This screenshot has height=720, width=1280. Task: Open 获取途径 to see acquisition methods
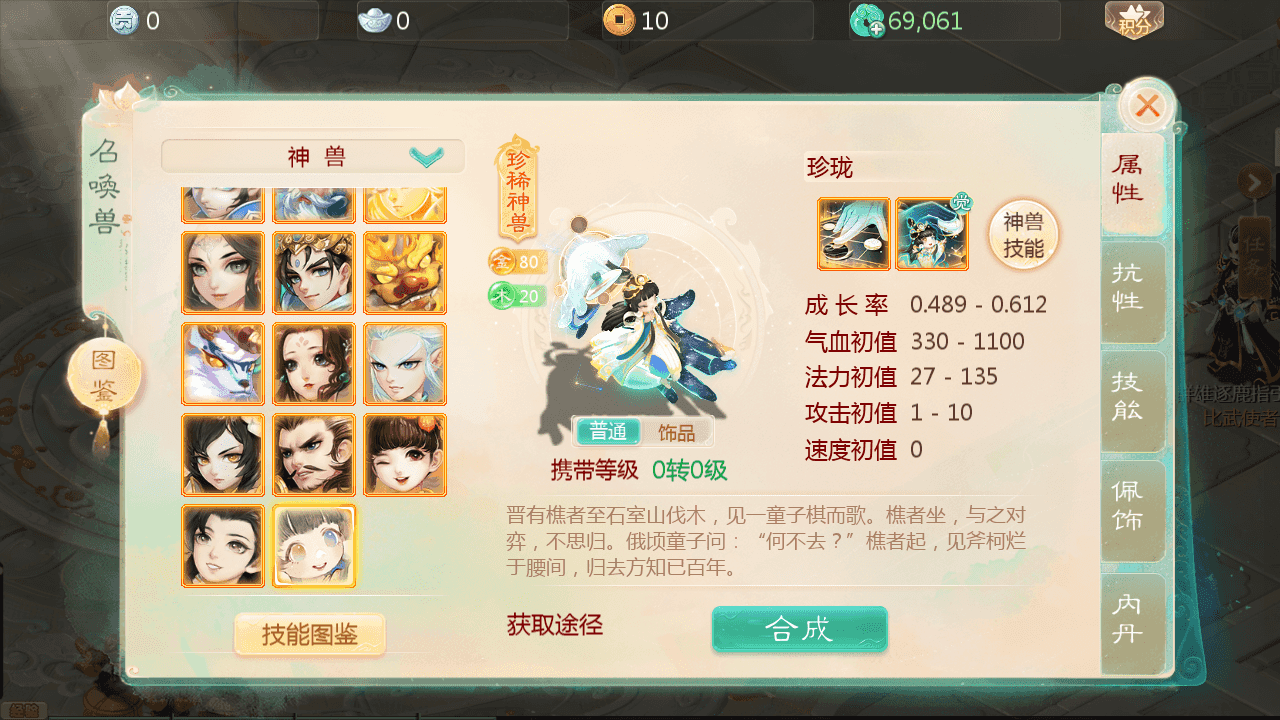(x=556, y=624)
